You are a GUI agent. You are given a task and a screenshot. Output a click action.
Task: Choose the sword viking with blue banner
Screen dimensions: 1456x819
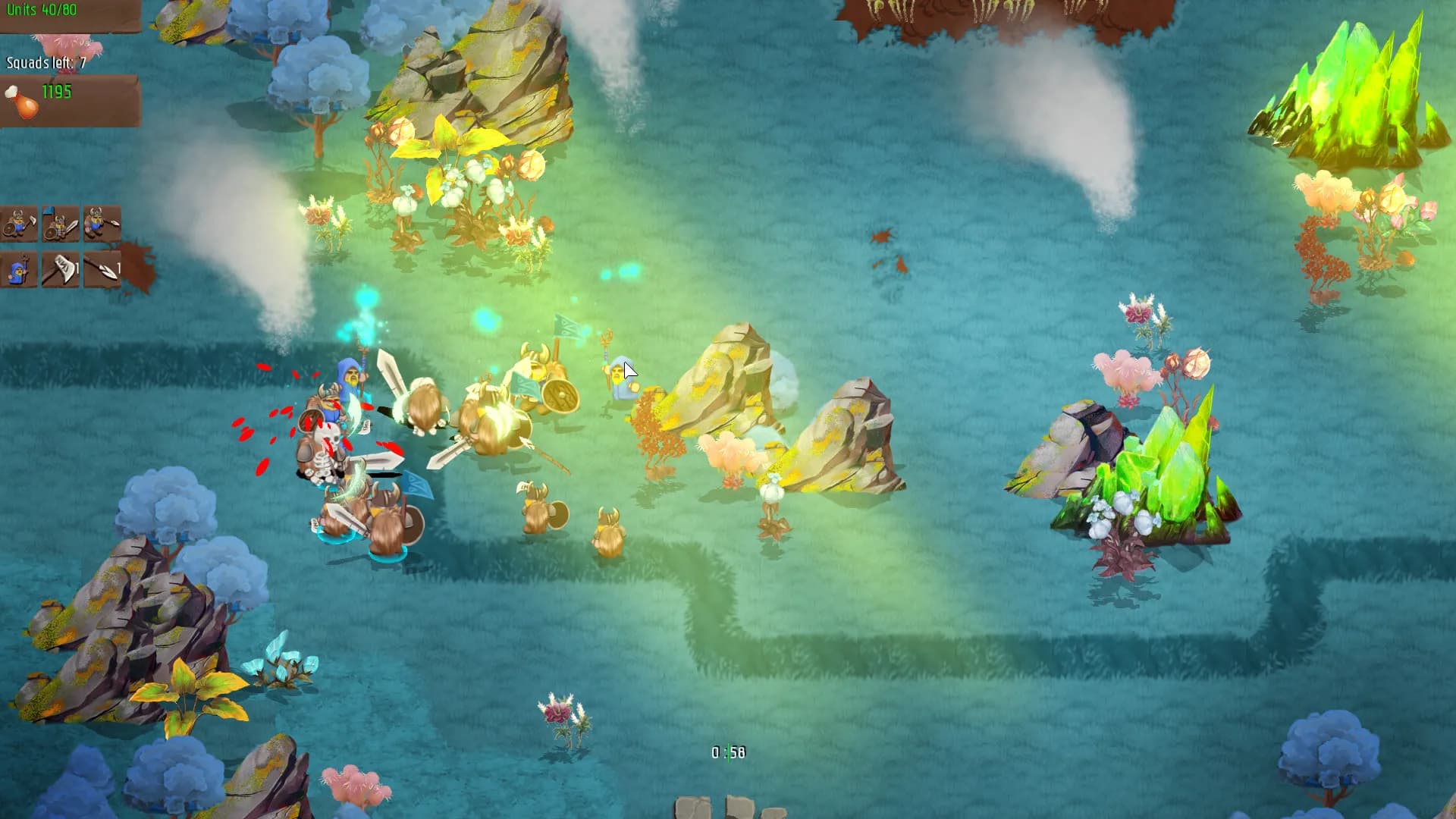coord(61,224)
